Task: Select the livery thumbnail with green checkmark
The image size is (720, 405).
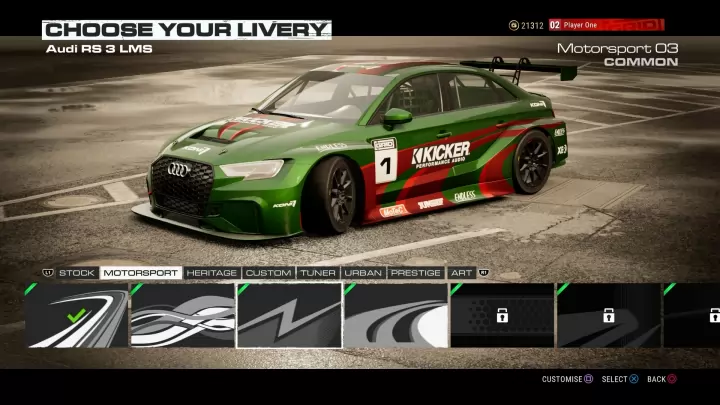Action: 77,315
